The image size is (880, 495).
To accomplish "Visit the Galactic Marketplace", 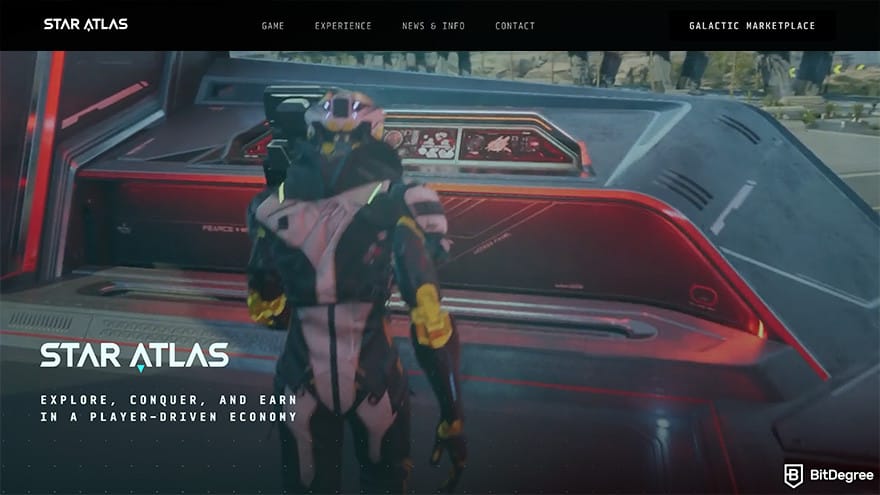I will (x=752, y=26).
